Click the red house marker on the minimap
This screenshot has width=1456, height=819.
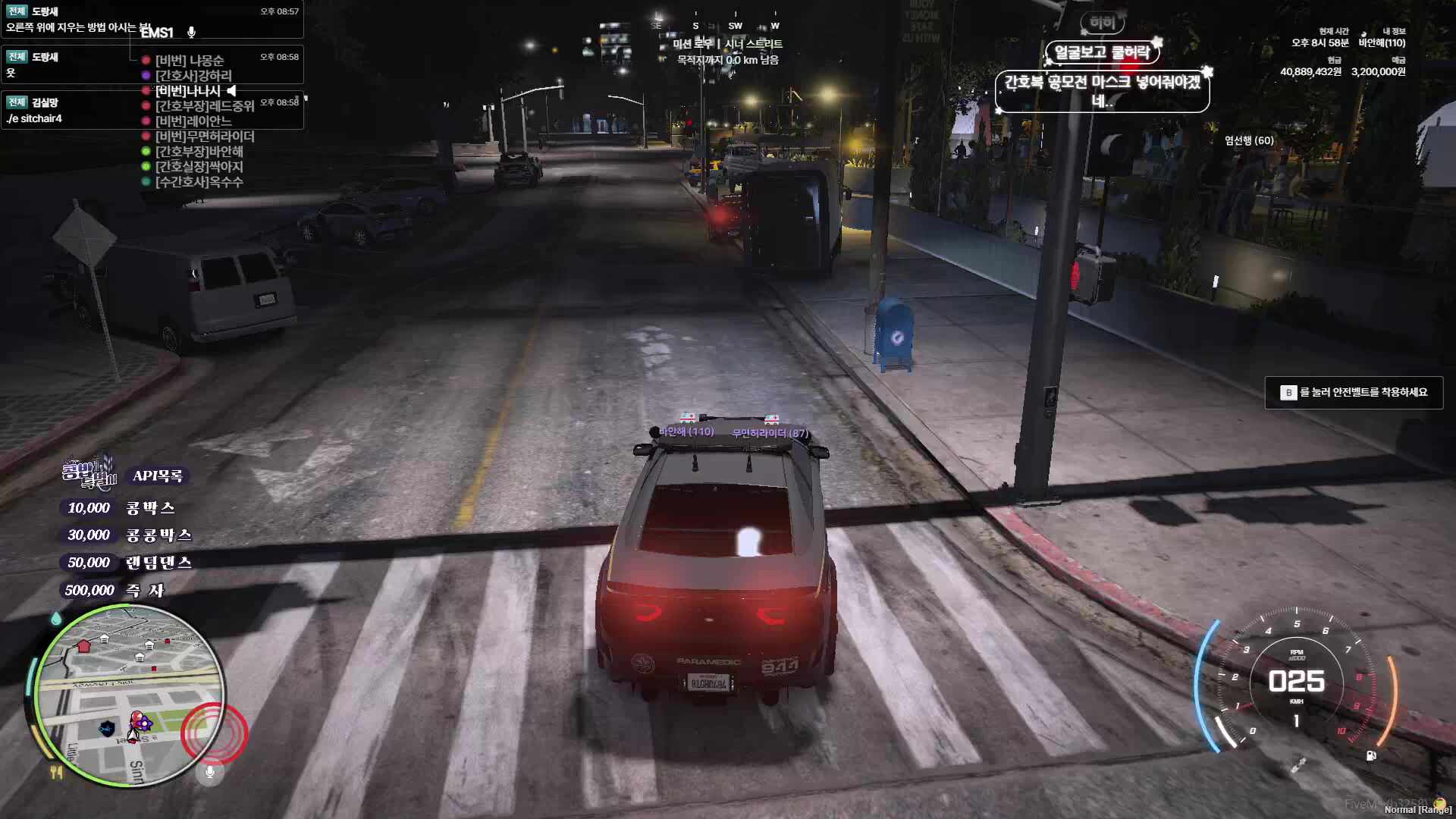click(83, 646)
